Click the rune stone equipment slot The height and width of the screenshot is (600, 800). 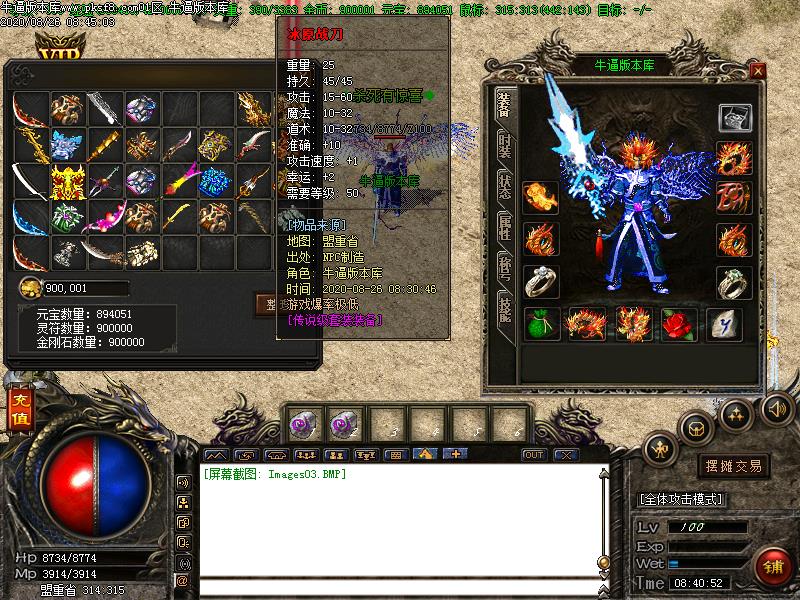coord(724,324)
